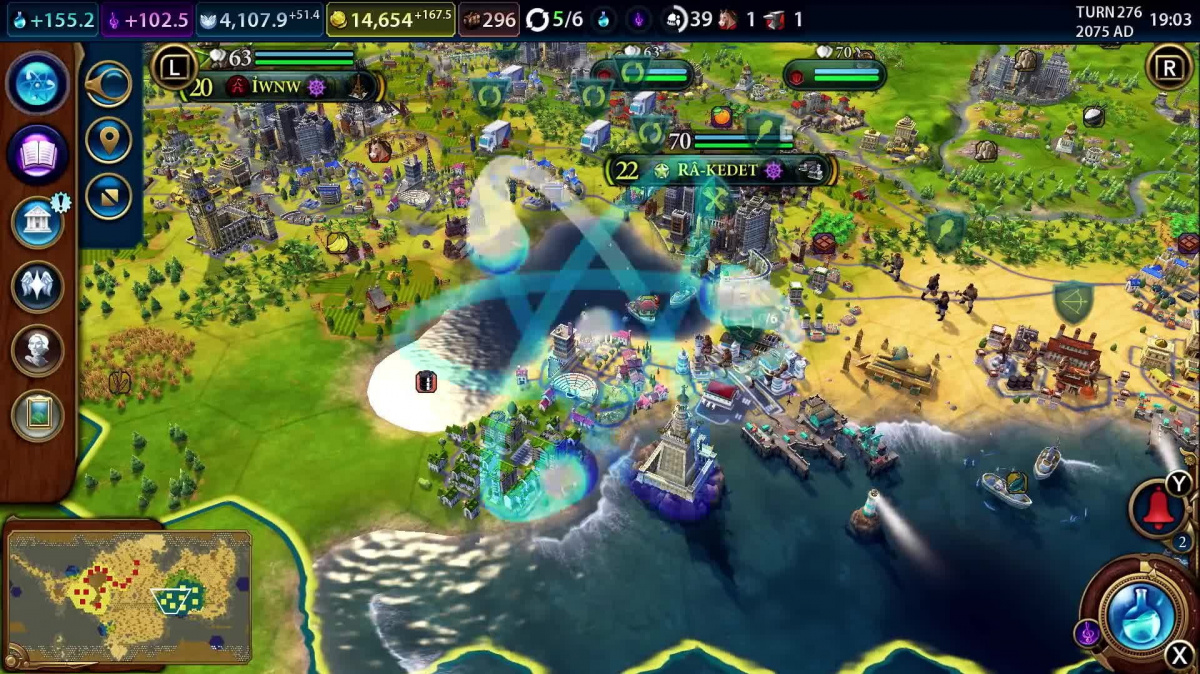Show Great People via the bust icon
This screenshot has width=1200, height=674.
point(38,350)
